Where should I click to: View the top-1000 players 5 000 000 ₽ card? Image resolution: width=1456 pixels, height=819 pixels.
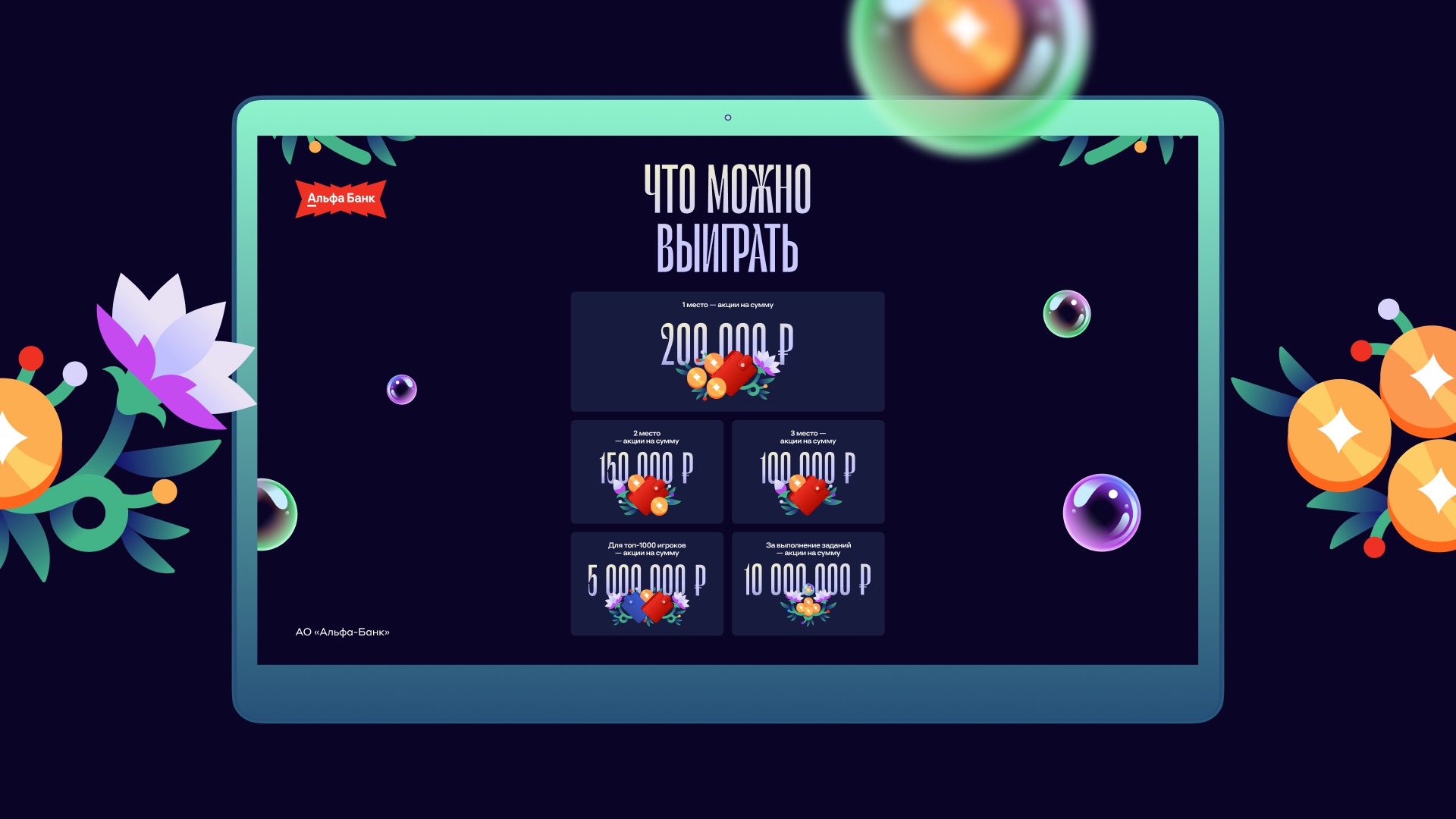click(x=647, y=583)
